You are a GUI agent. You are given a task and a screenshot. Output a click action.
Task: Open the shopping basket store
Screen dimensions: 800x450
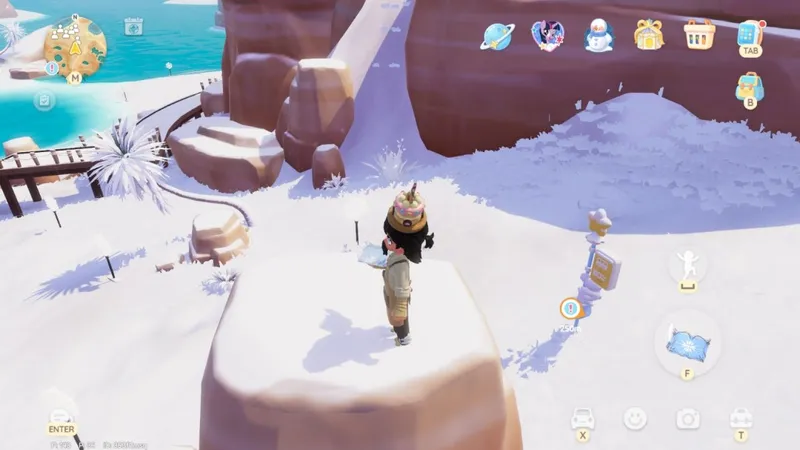(x=700, y=34)
